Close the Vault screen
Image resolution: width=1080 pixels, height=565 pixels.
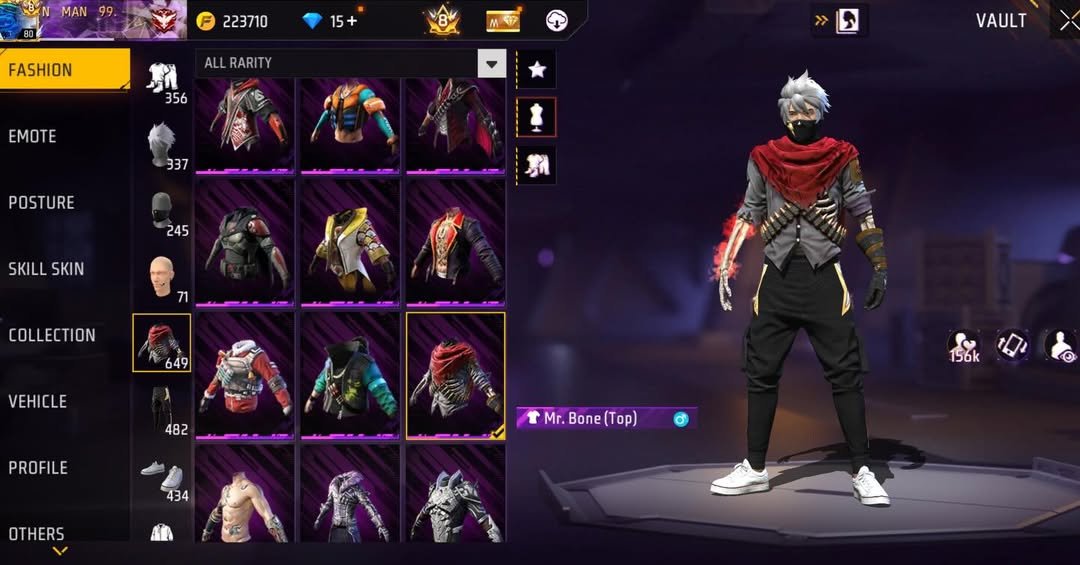(1067, 21)
